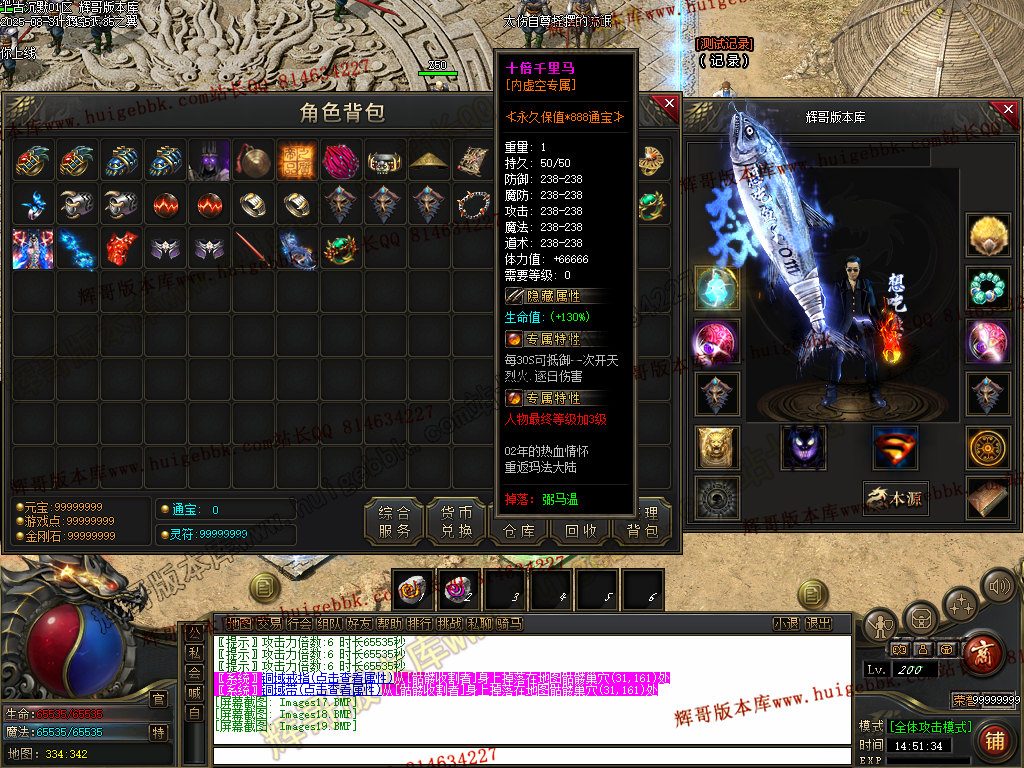Toggle the sound speaker button
This screenshot has height=768, width=1024.
tap(998, 585)
